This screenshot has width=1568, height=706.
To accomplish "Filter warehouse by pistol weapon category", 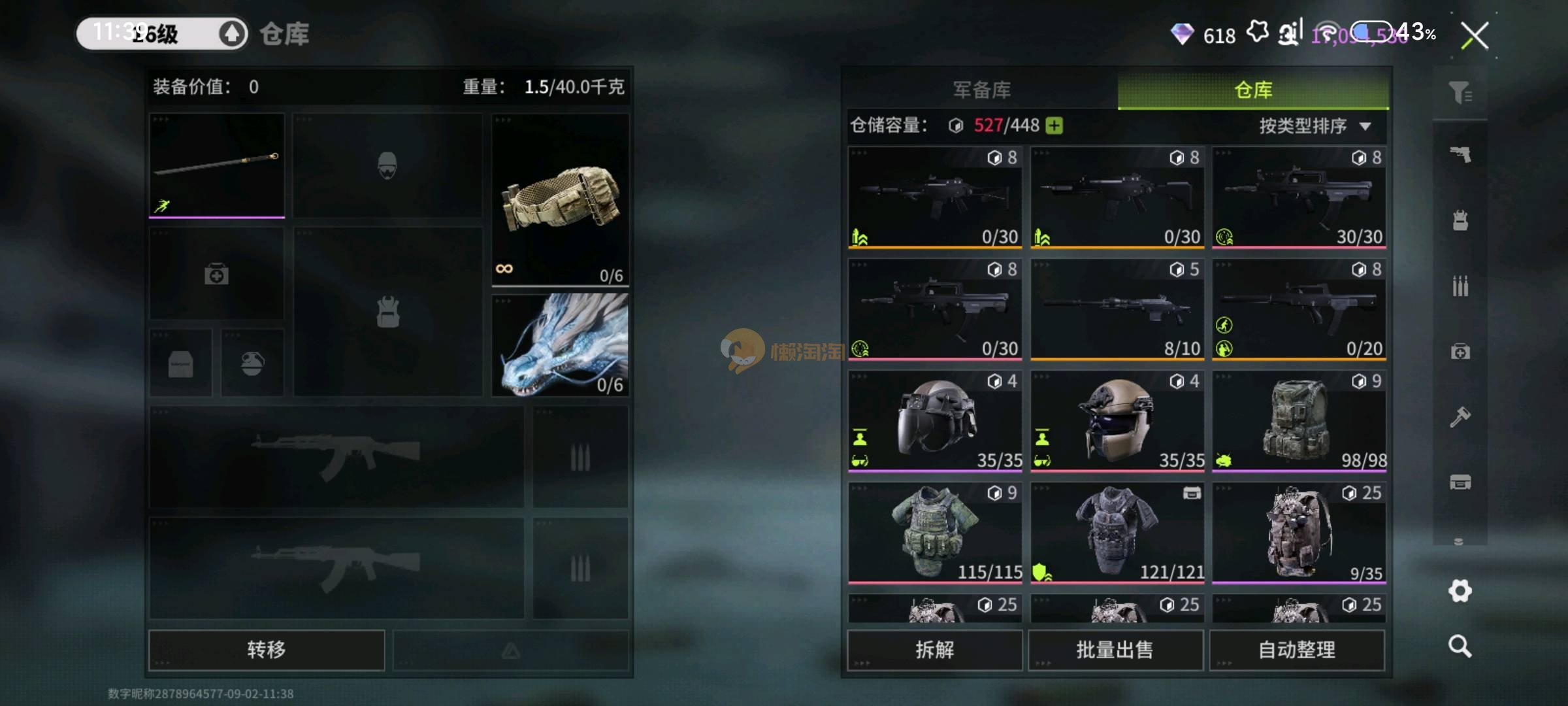I will click(1460, 155).
